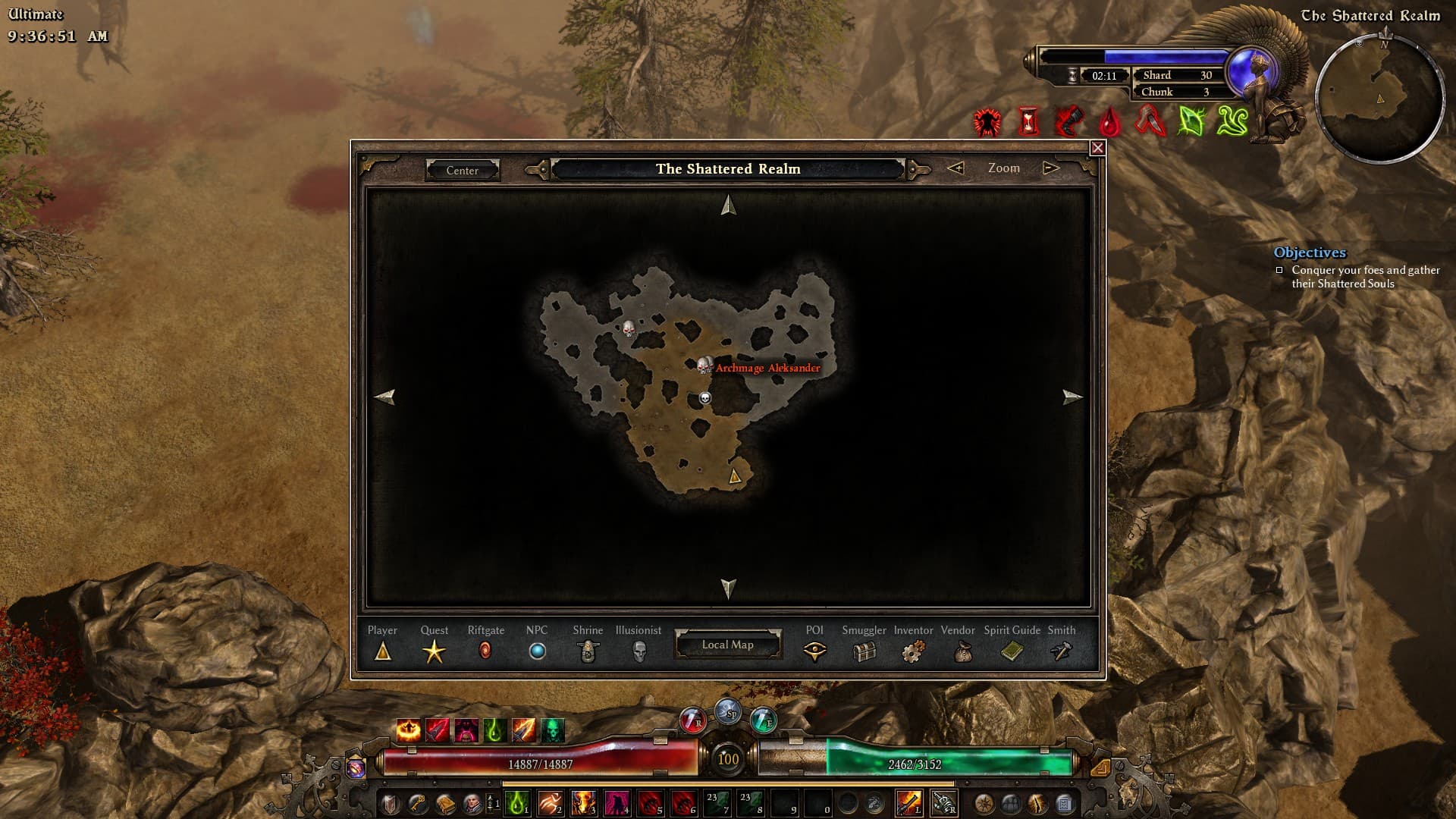
Task: Pan the map south with the down arrow
Action: [728, 588]
